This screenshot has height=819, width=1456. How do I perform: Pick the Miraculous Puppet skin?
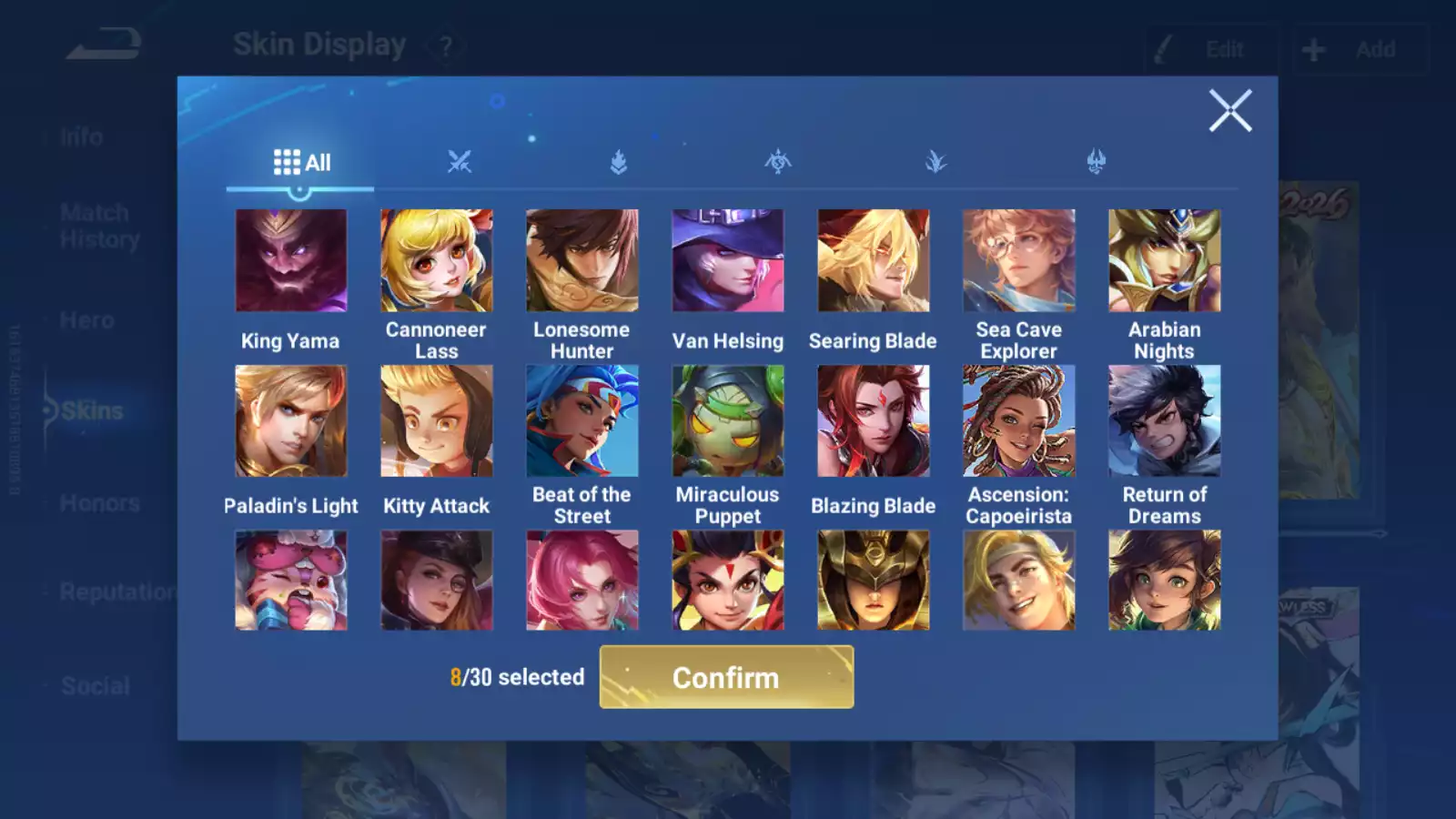click(x=728, y=421)
